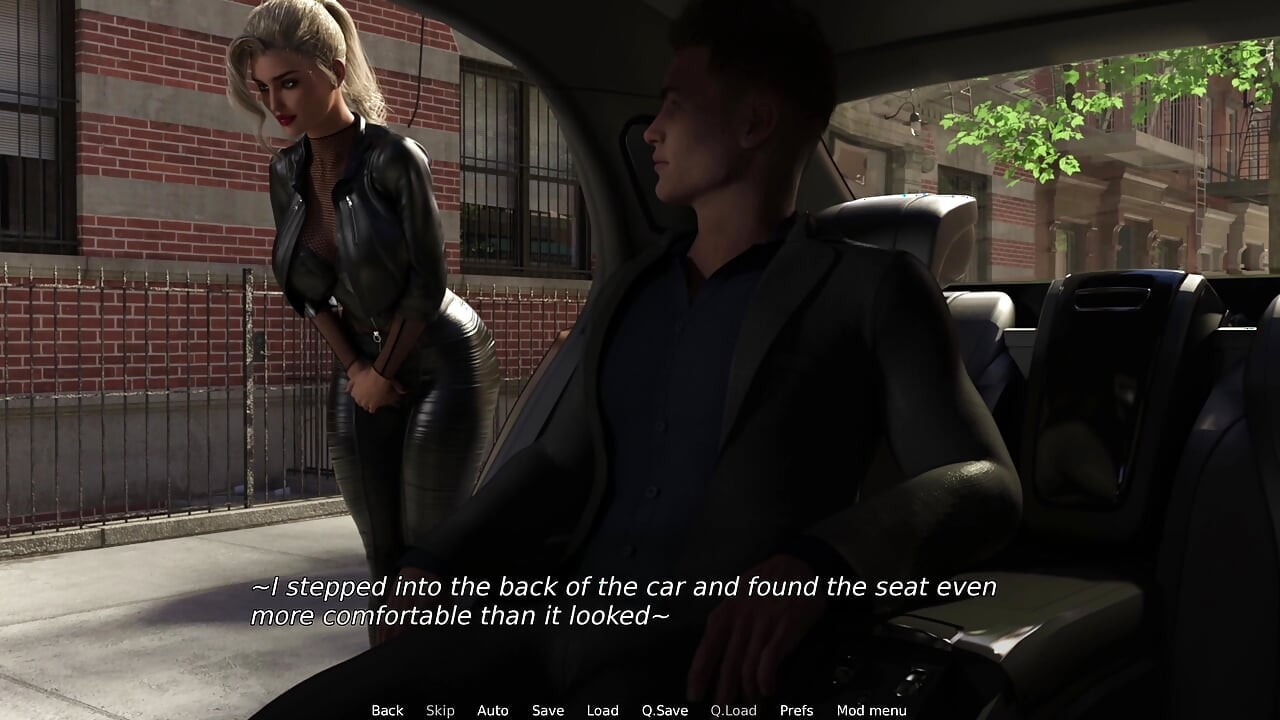Image resolution: width=1280 pixels, height=720 pixels.
Task: Skip through the dialogue
Action: tap(440, 710)
